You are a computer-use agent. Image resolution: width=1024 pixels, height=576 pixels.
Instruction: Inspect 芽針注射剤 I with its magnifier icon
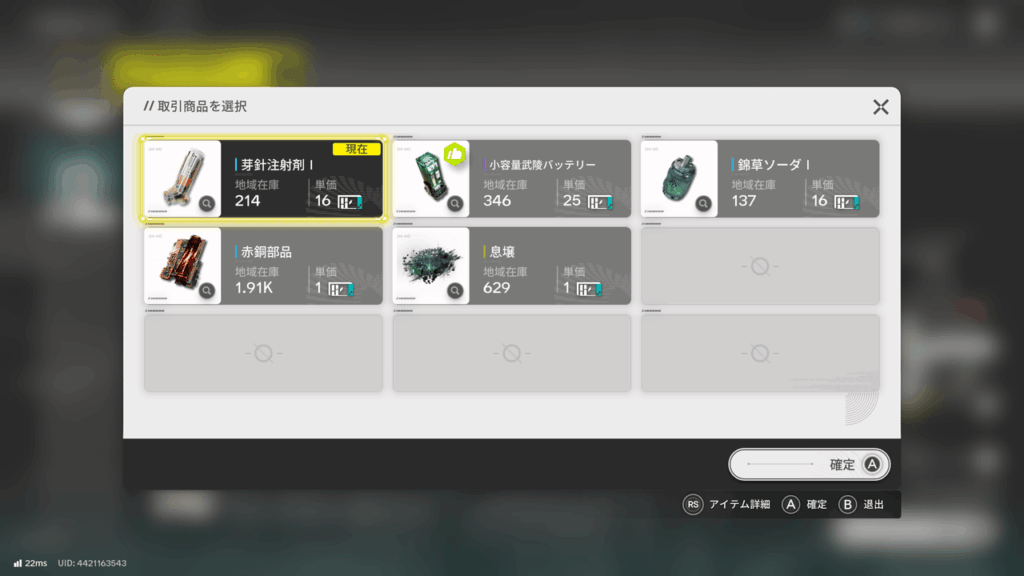point(207,204)
